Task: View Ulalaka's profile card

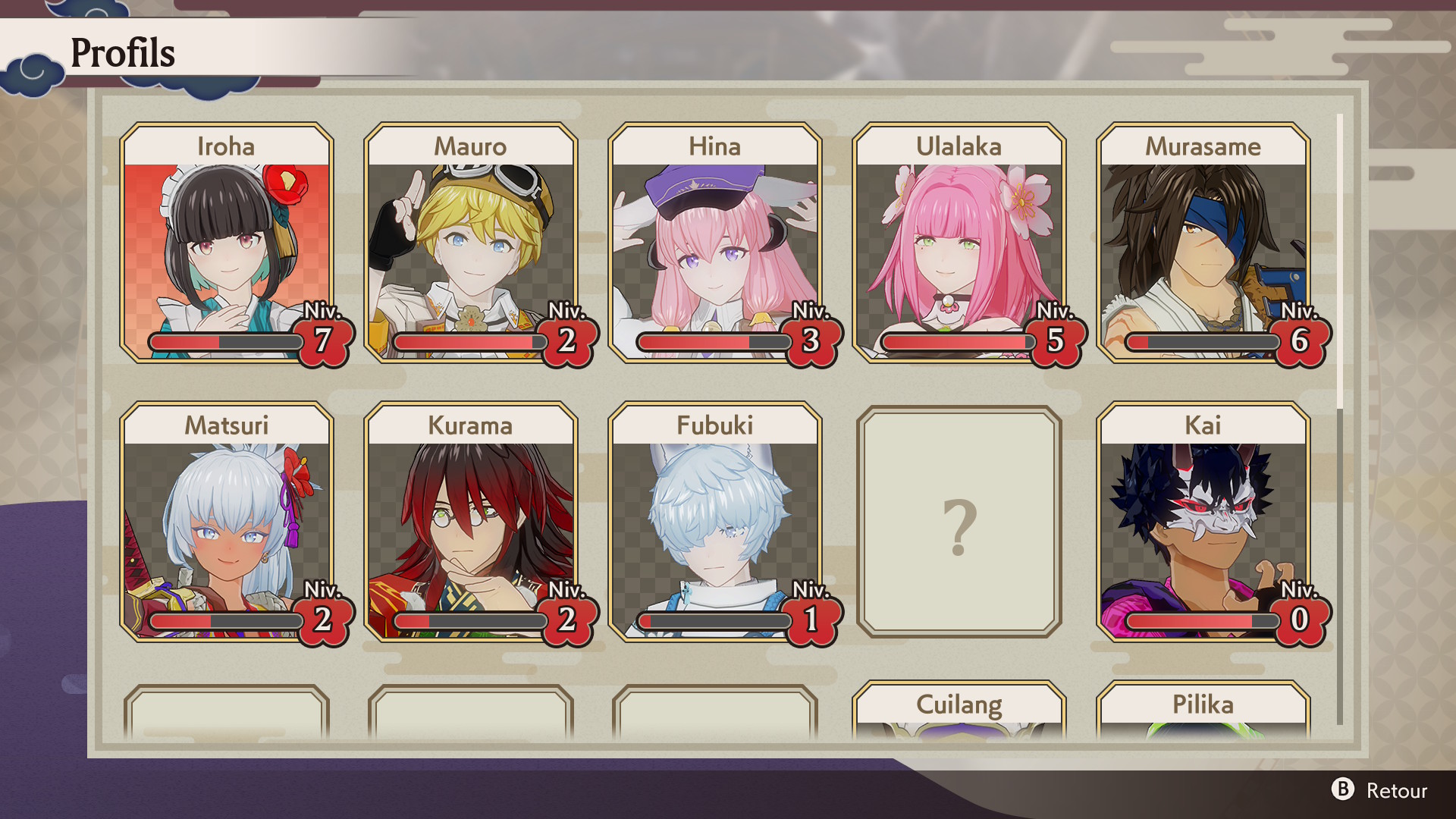Action: coord(959,243)
